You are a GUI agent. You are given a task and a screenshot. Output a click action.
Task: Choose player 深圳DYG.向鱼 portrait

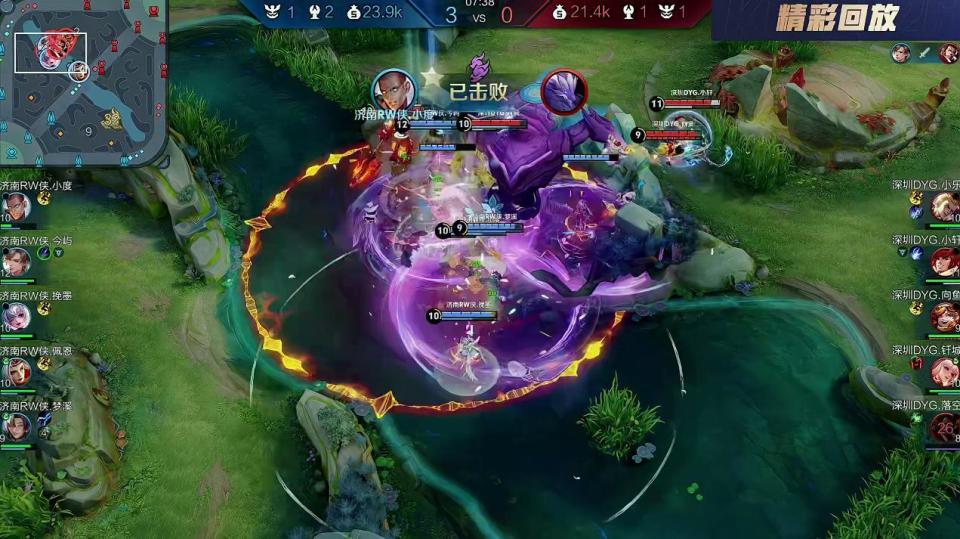[944, 317]
